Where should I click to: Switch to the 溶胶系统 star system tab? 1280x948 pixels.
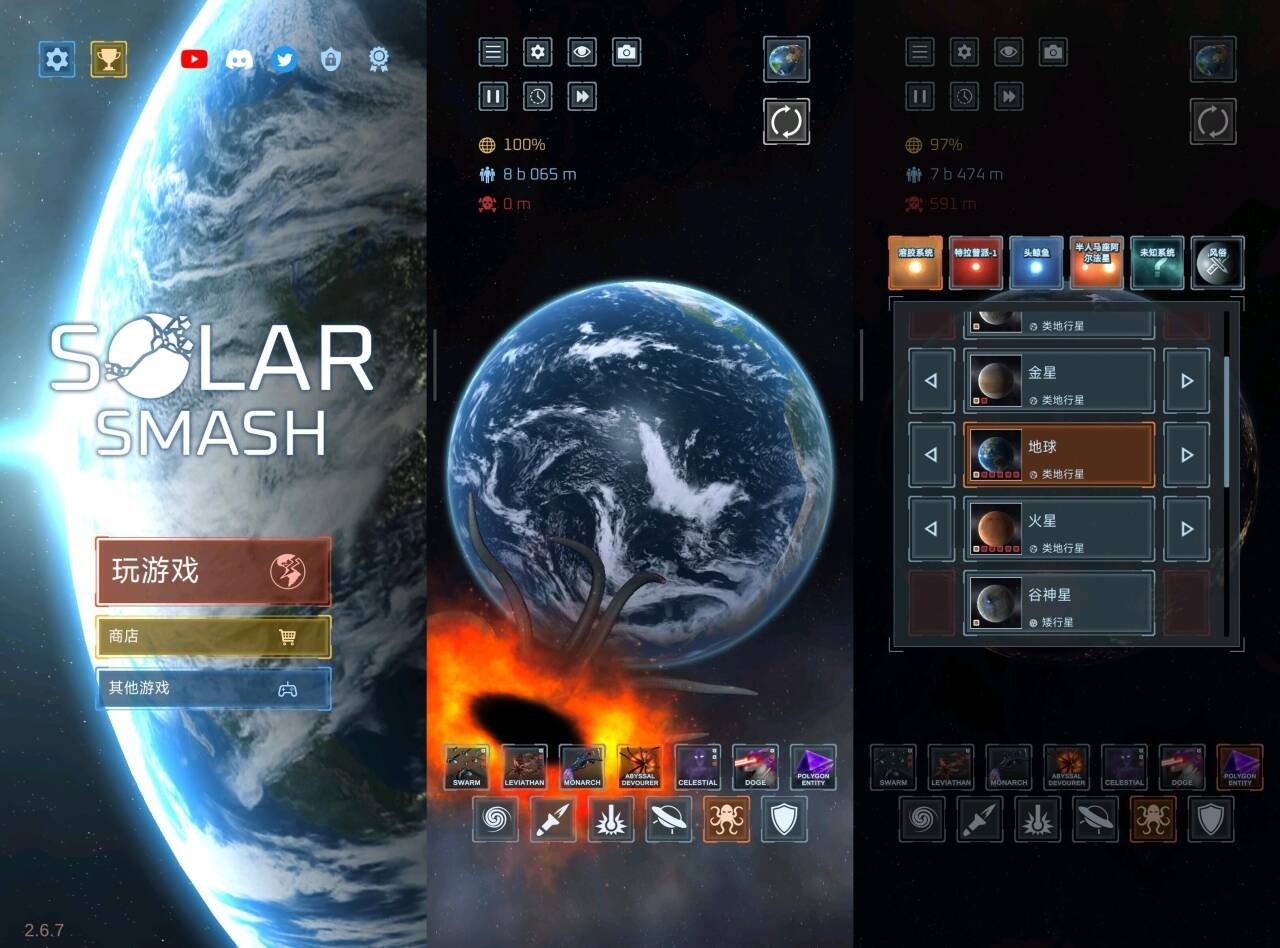(915, 263)
